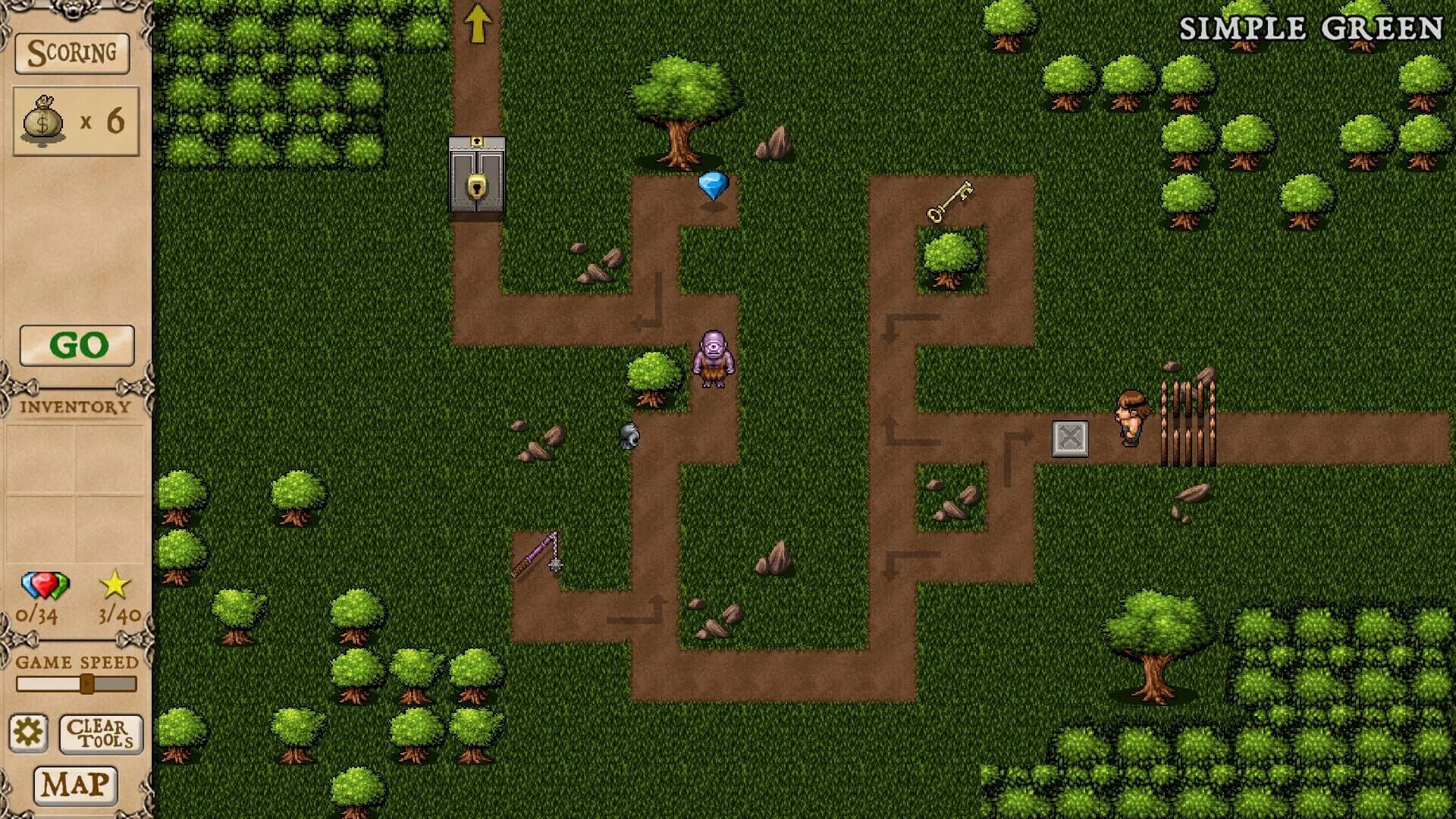
Task: Open the Scoring panel
Action: 72,53
